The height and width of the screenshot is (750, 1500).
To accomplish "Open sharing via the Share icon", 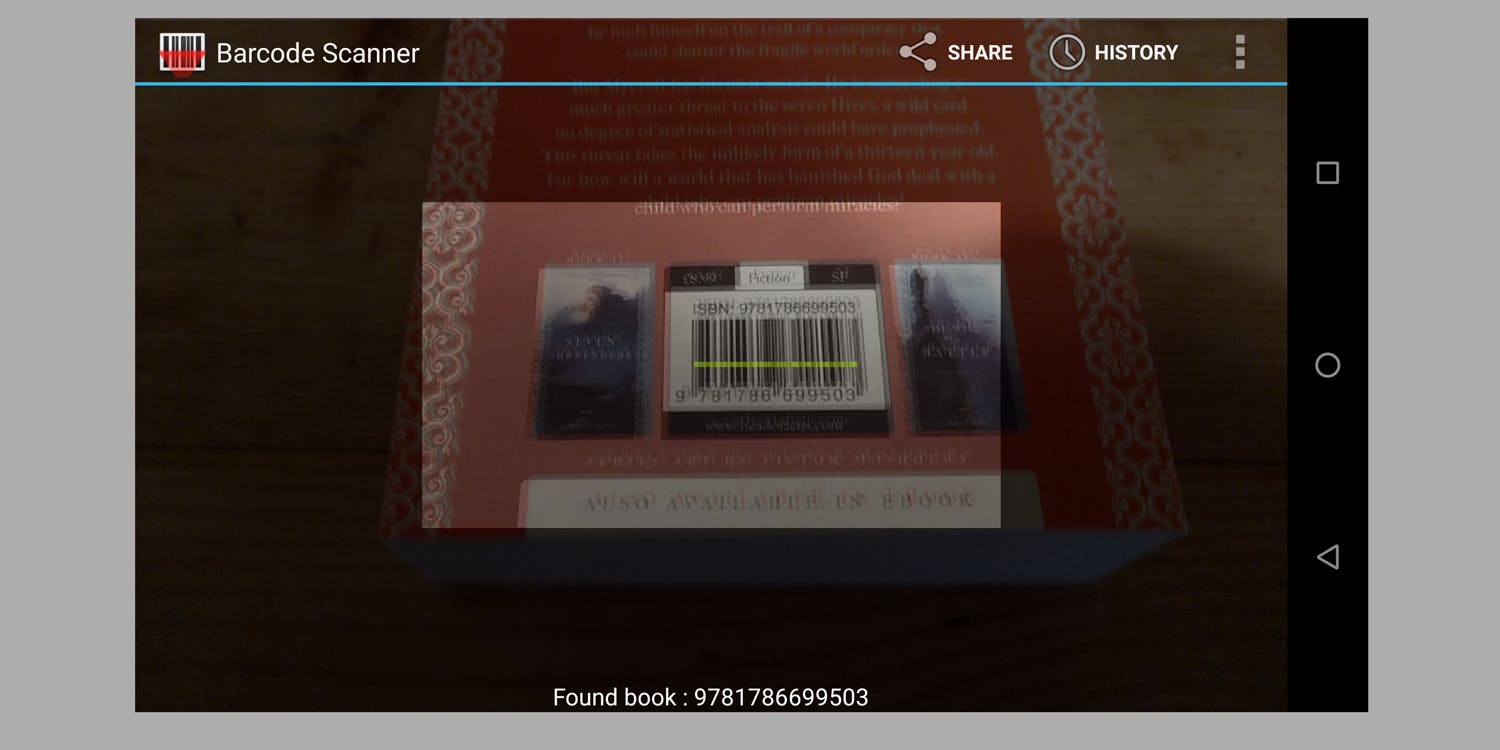I will (917, 52).
